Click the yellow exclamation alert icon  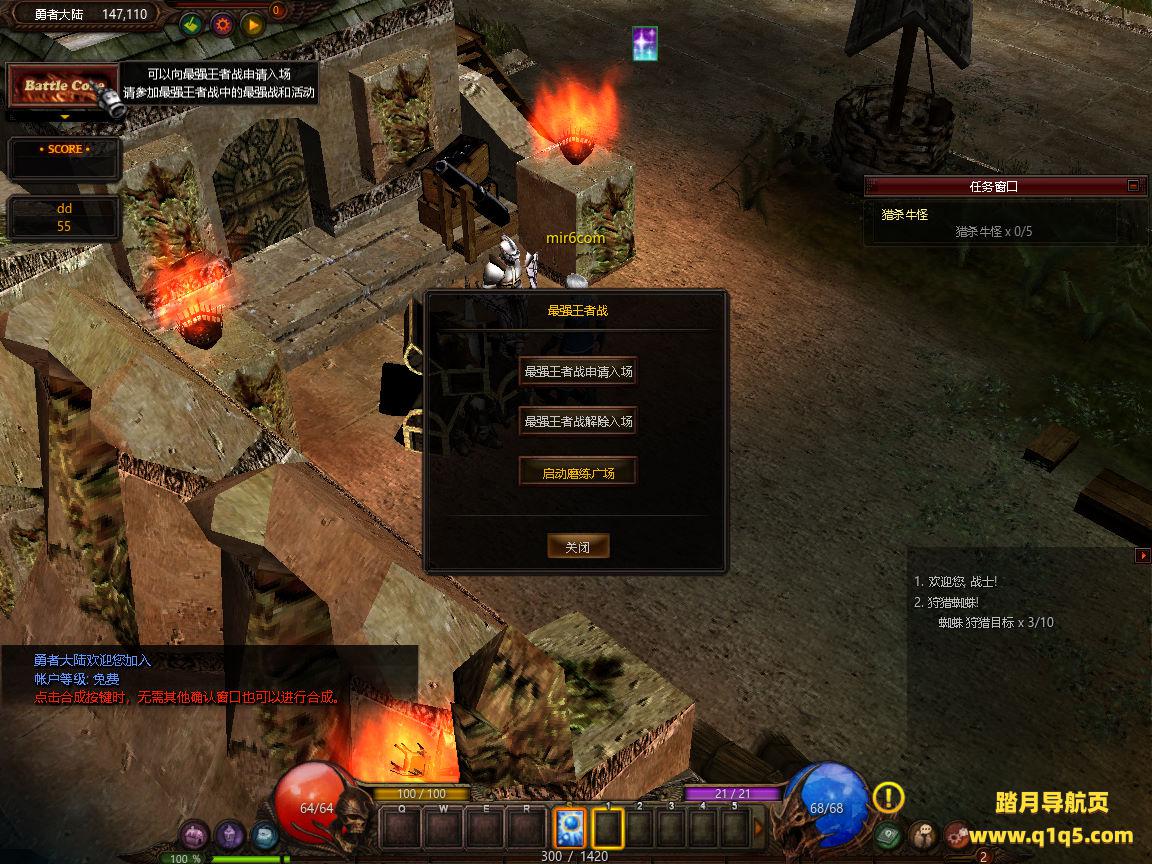tap(888, 797)
